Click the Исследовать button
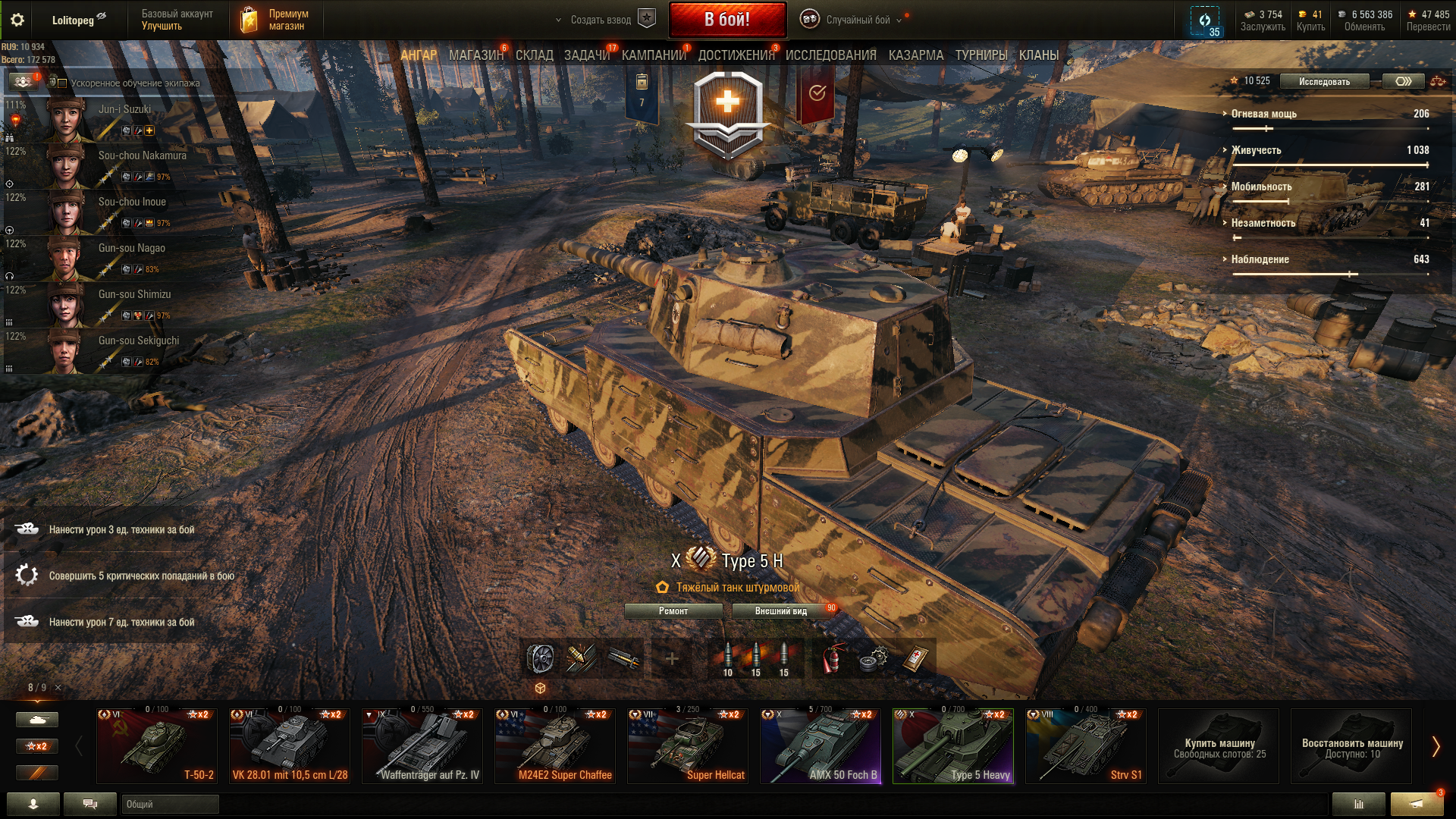1456x819 pixels. tap(1323, 82)
